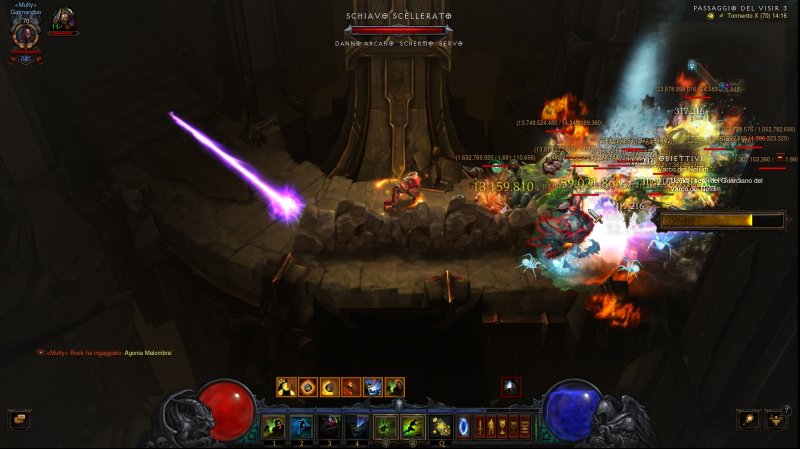Open the chat button in the corner
Screen dimensions: 800x449
pos(17,419)
